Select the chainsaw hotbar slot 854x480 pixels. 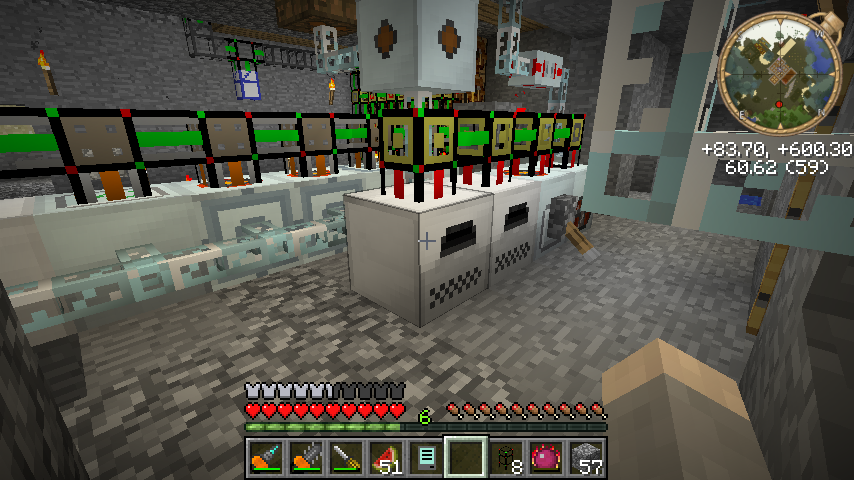click(305, 458)
